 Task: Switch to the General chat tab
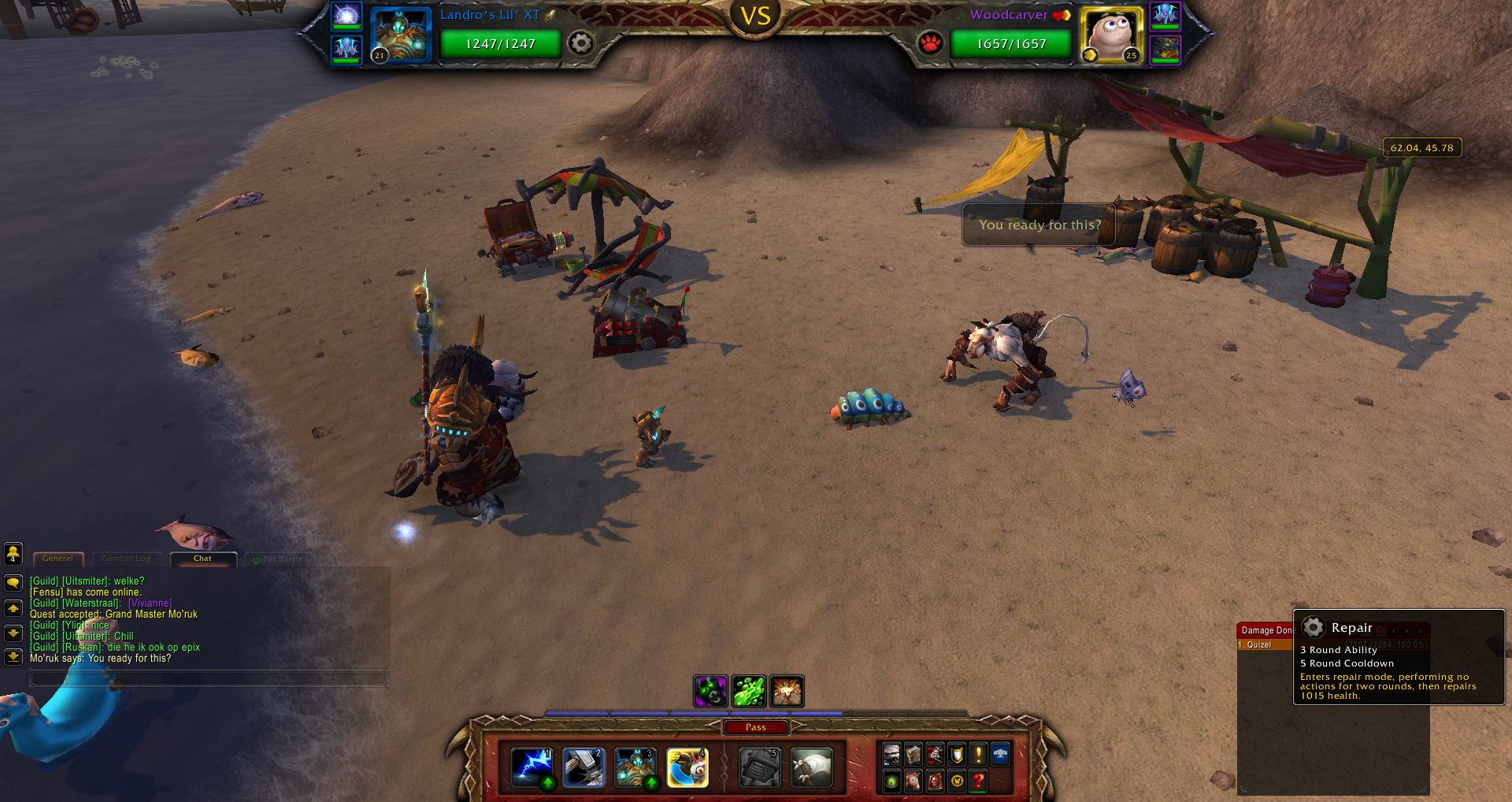pos(57,559)
